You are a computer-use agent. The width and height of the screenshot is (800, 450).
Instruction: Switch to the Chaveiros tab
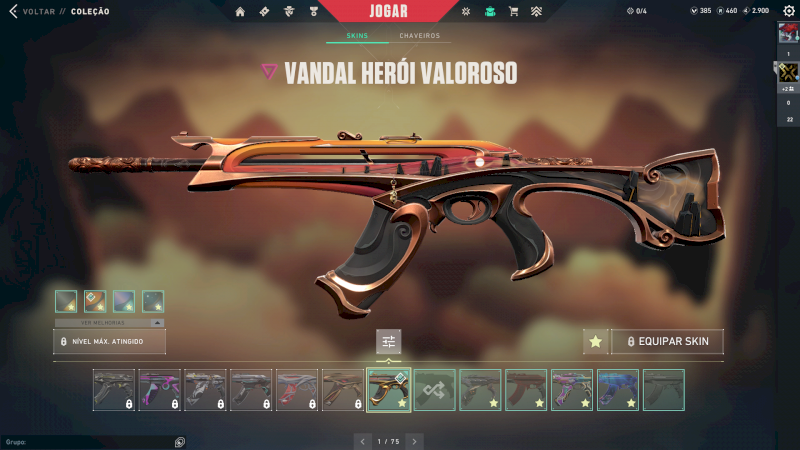pos(419,36)
